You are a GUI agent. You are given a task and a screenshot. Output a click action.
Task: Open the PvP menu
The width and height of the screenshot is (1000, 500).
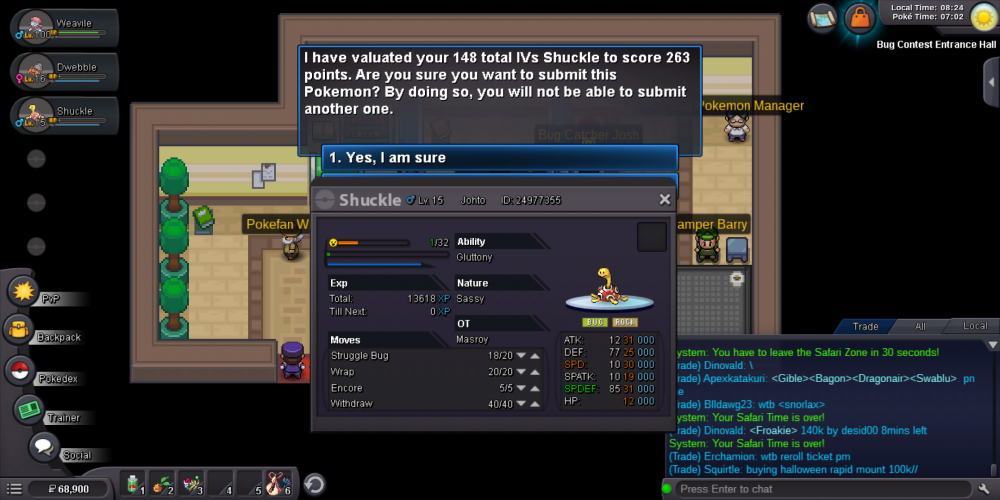pyautogui.click(x=23, y=291)
